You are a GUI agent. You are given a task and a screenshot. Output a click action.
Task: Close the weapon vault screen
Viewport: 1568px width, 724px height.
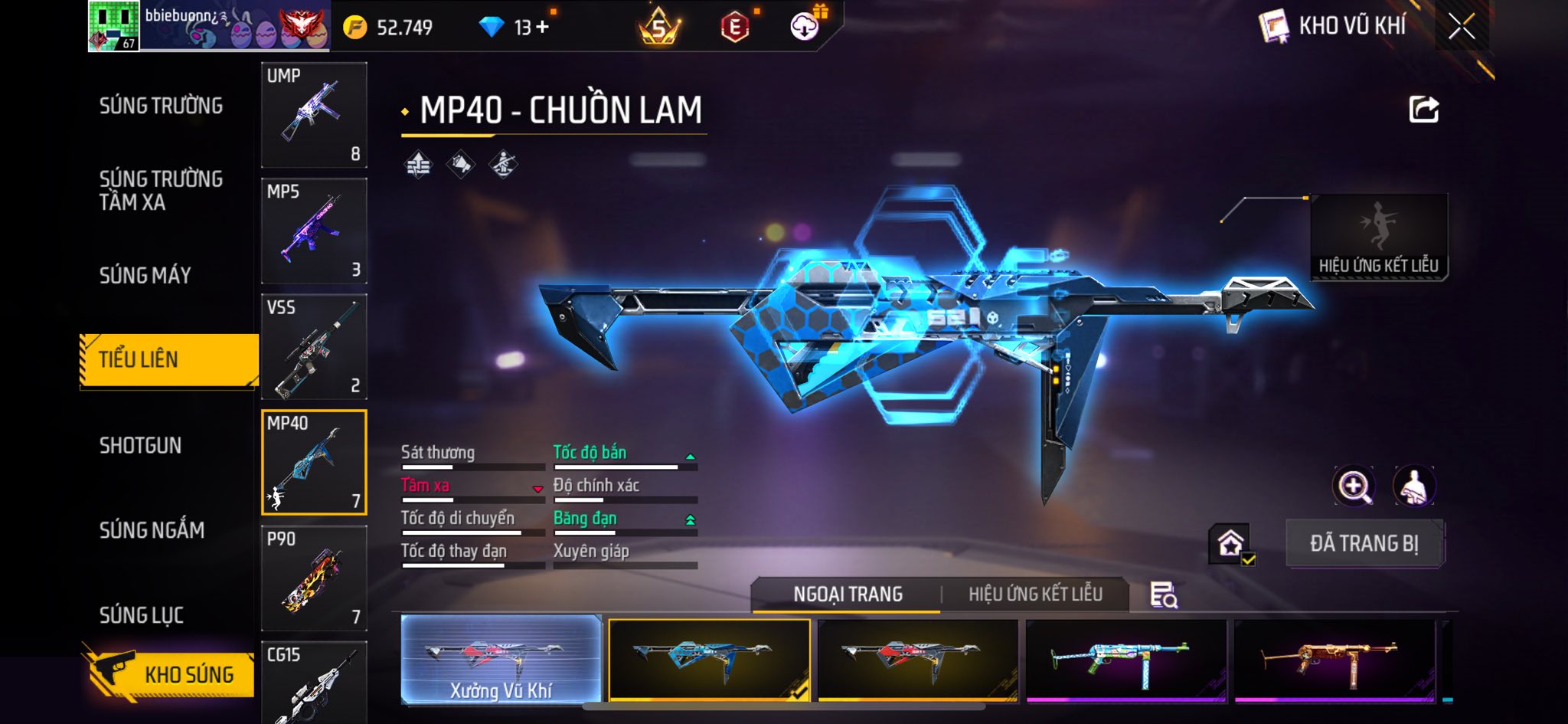click(x=1462, y=27)
